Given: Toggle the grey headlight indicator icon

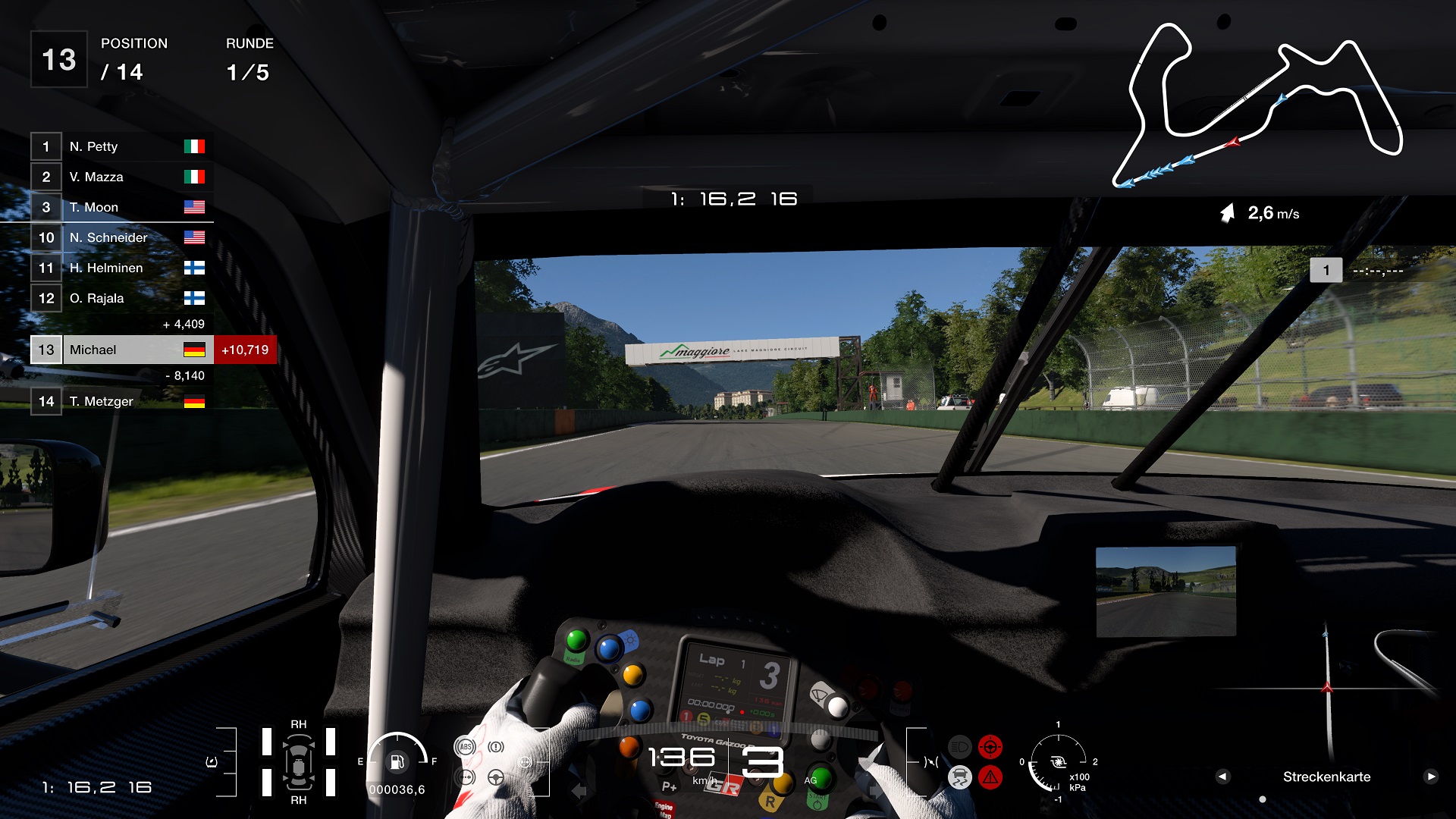Looking at the screenshot, I should click(x=959, y=747).
